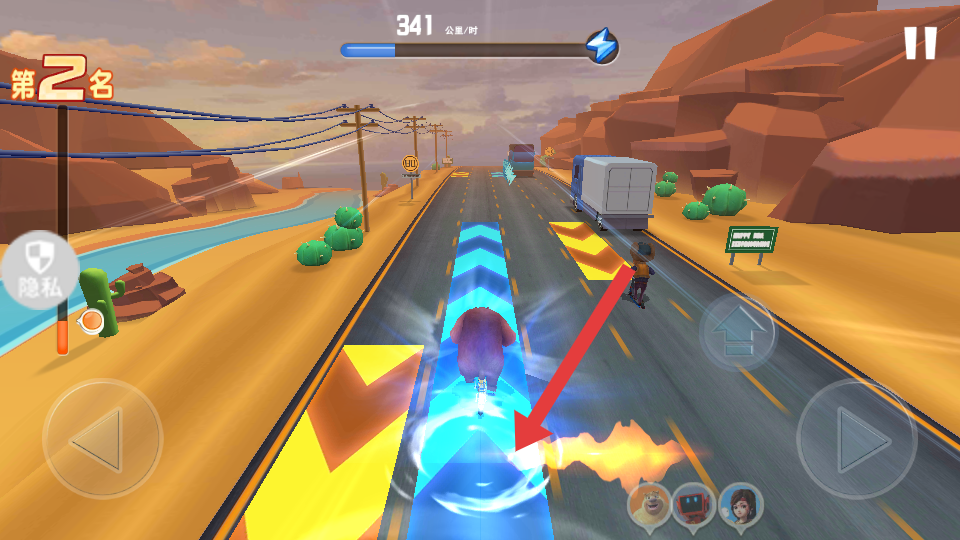Tap the jump up-arrow button
Viewport: 960px width, 540px height.
click(x=738, y=332)
